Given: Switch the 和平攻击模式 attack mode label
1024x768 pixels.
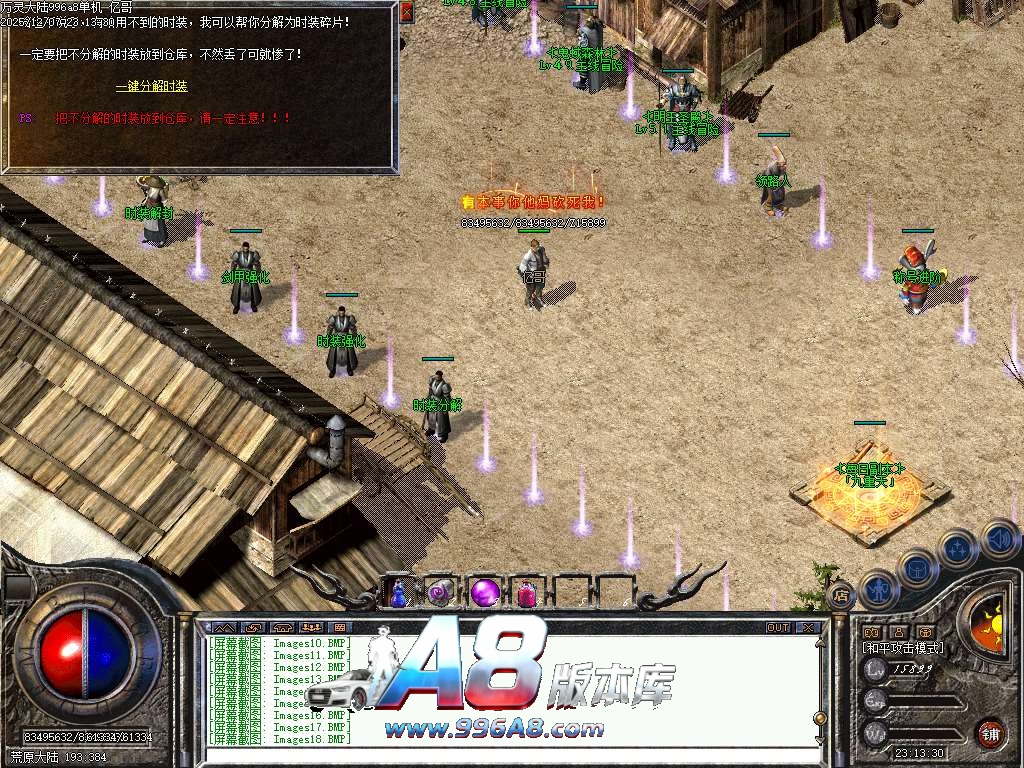Looking at the screenshot, I should [x=903, y=648].
